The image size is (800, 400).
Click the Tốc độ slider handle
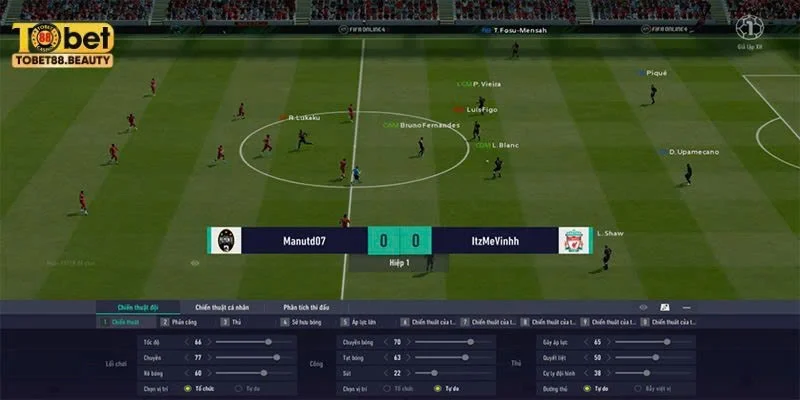tap(269, 342)
